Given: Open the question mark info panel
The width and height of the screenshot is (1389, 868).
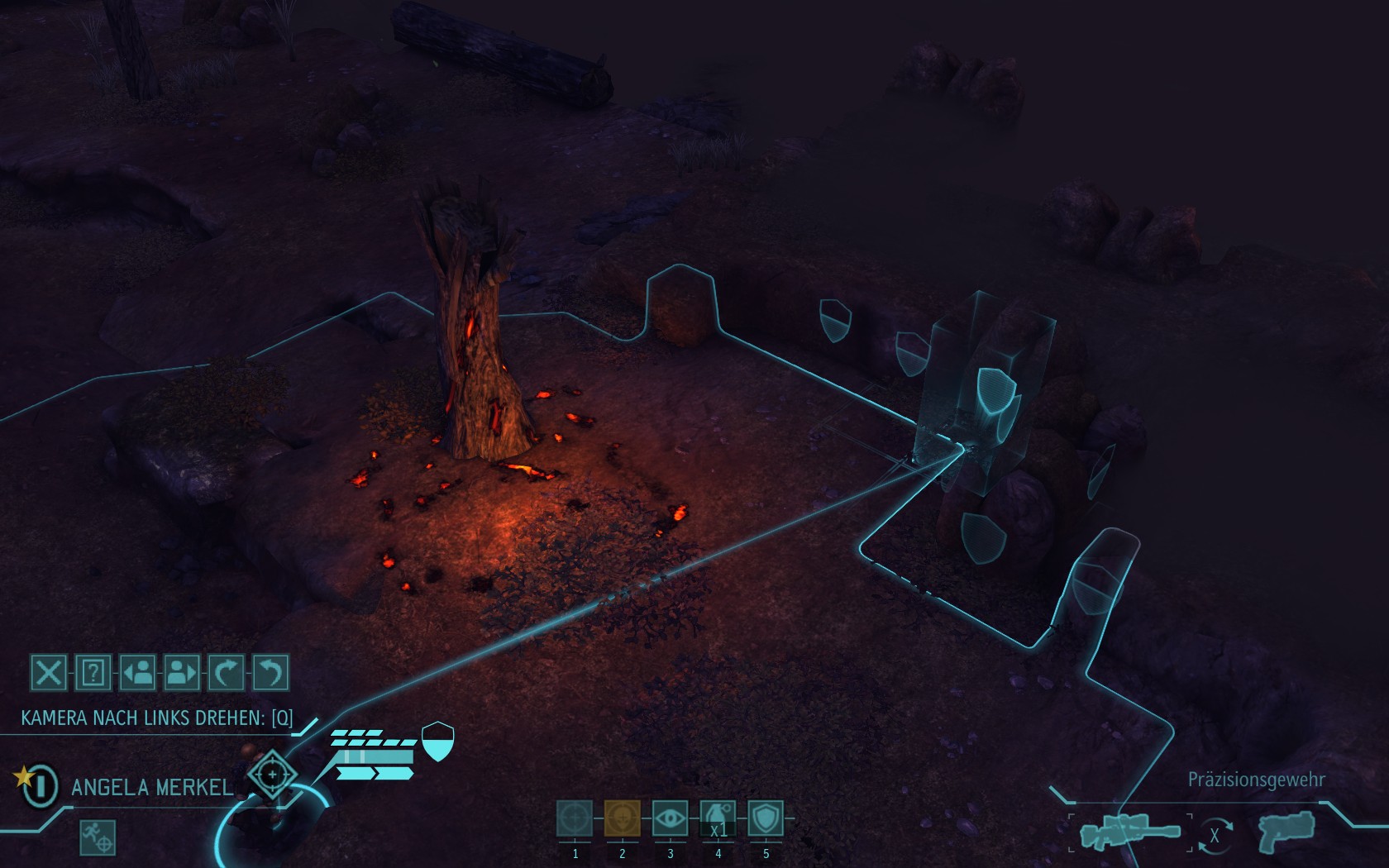Looking at the screenshot, I should click(x=93, y=672).
